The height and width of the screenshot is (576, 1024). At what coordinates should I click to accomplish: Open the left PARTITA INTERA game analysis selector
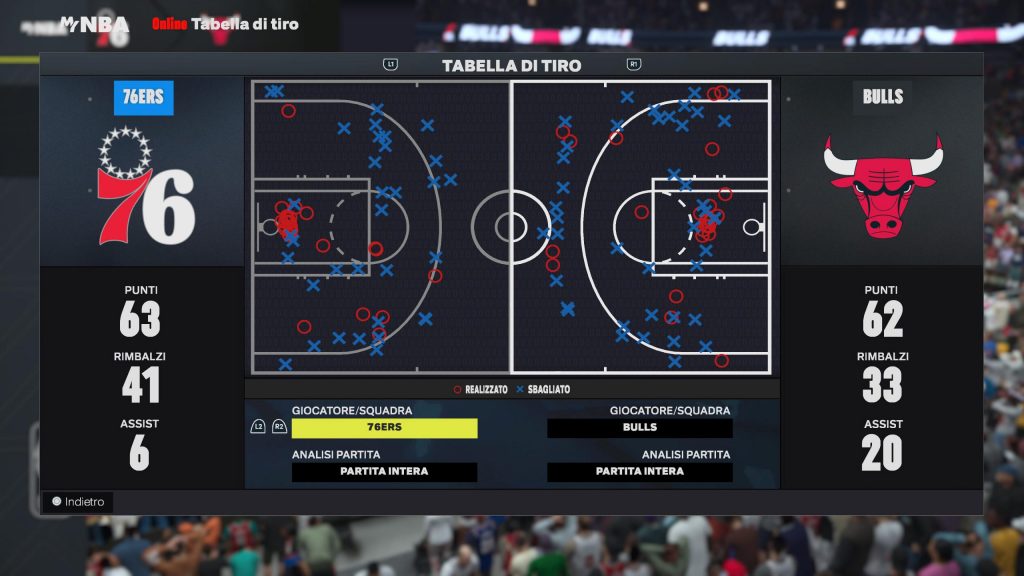(384, 472)
